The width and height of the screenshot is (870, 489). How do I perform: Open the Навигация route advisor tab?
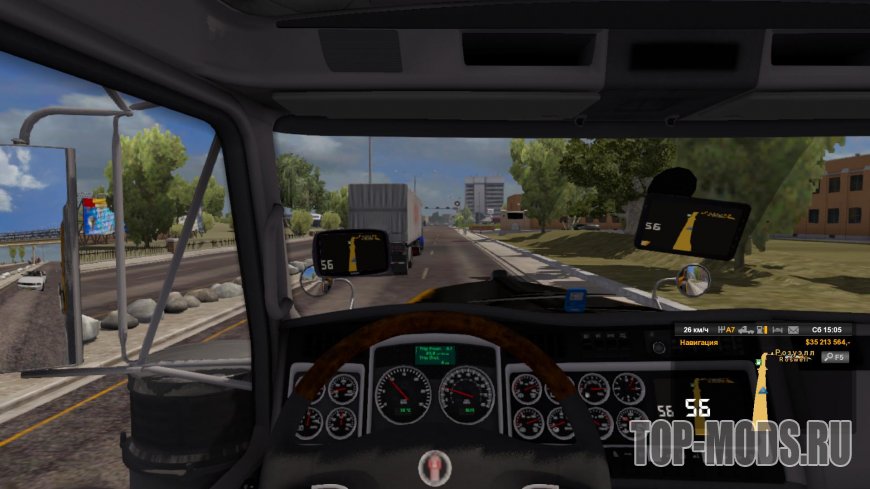pos(700,342)
